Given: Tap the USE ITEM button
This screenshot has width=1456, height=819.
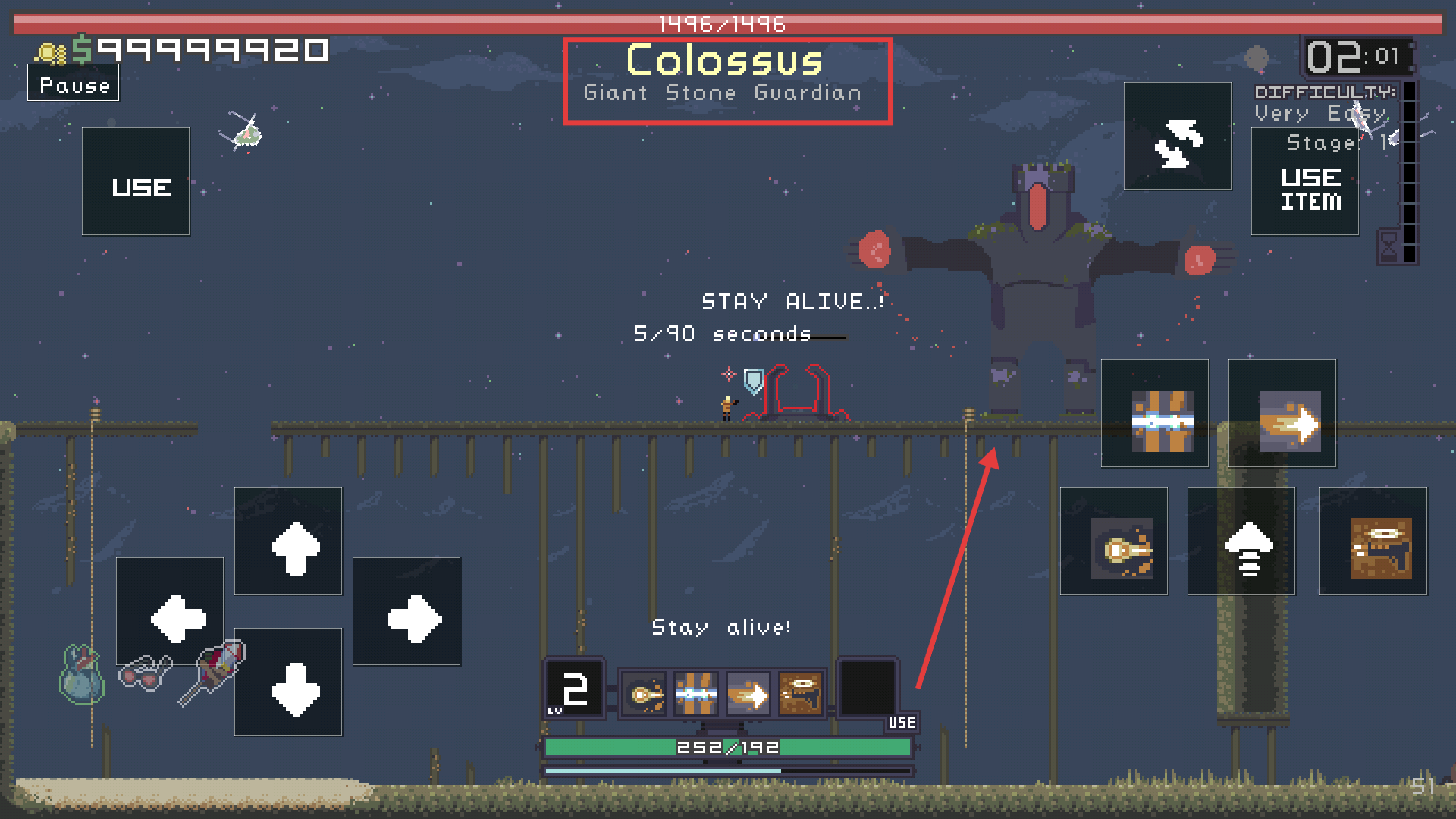Looking at the screenshot, I should coord(1306,182).
